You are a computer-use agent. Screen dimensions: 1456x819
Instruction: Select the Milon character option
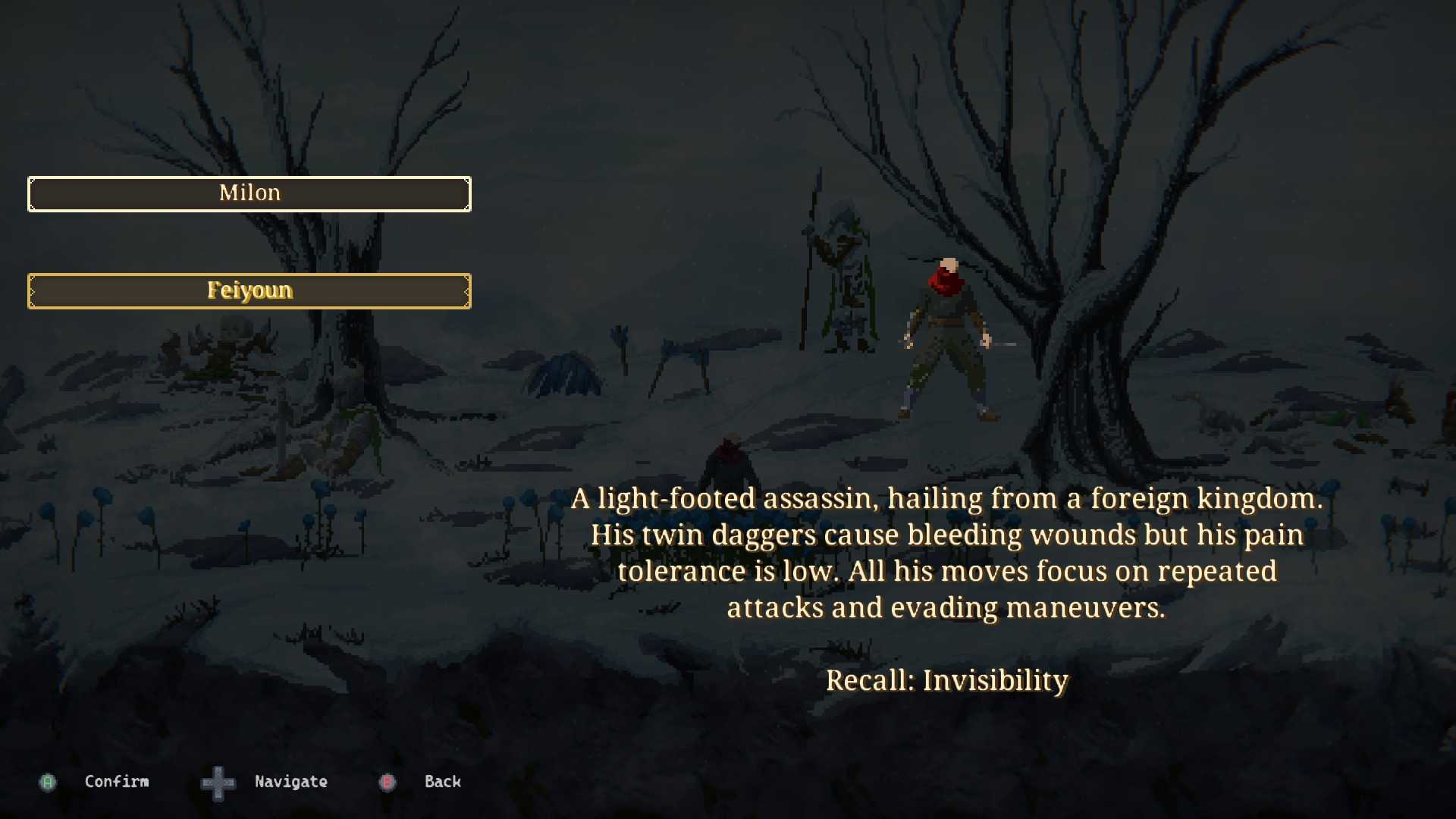[249, 194]
